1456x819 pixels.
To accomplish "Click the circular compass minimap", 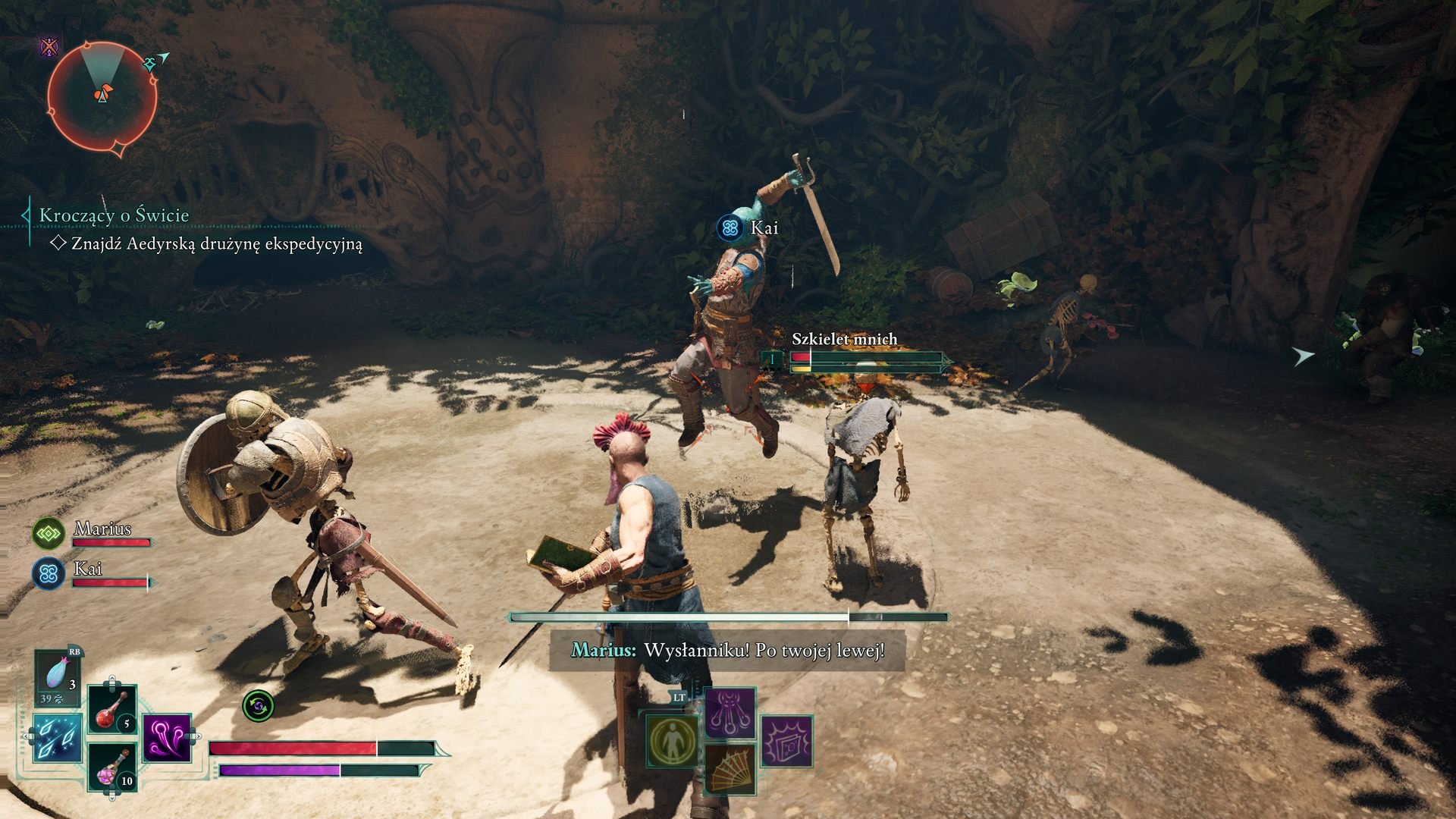I will pyautogui.click(x=102, y=96).
